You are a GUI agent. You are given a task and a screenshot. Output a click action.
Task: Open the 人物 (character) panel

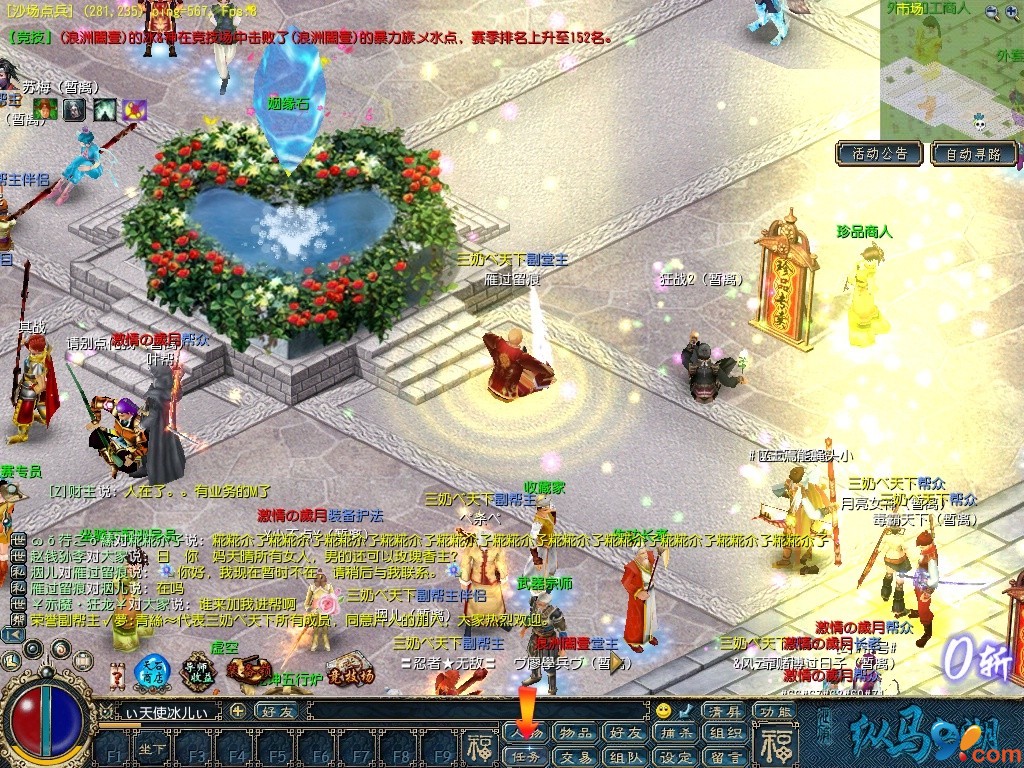(527, 733)
